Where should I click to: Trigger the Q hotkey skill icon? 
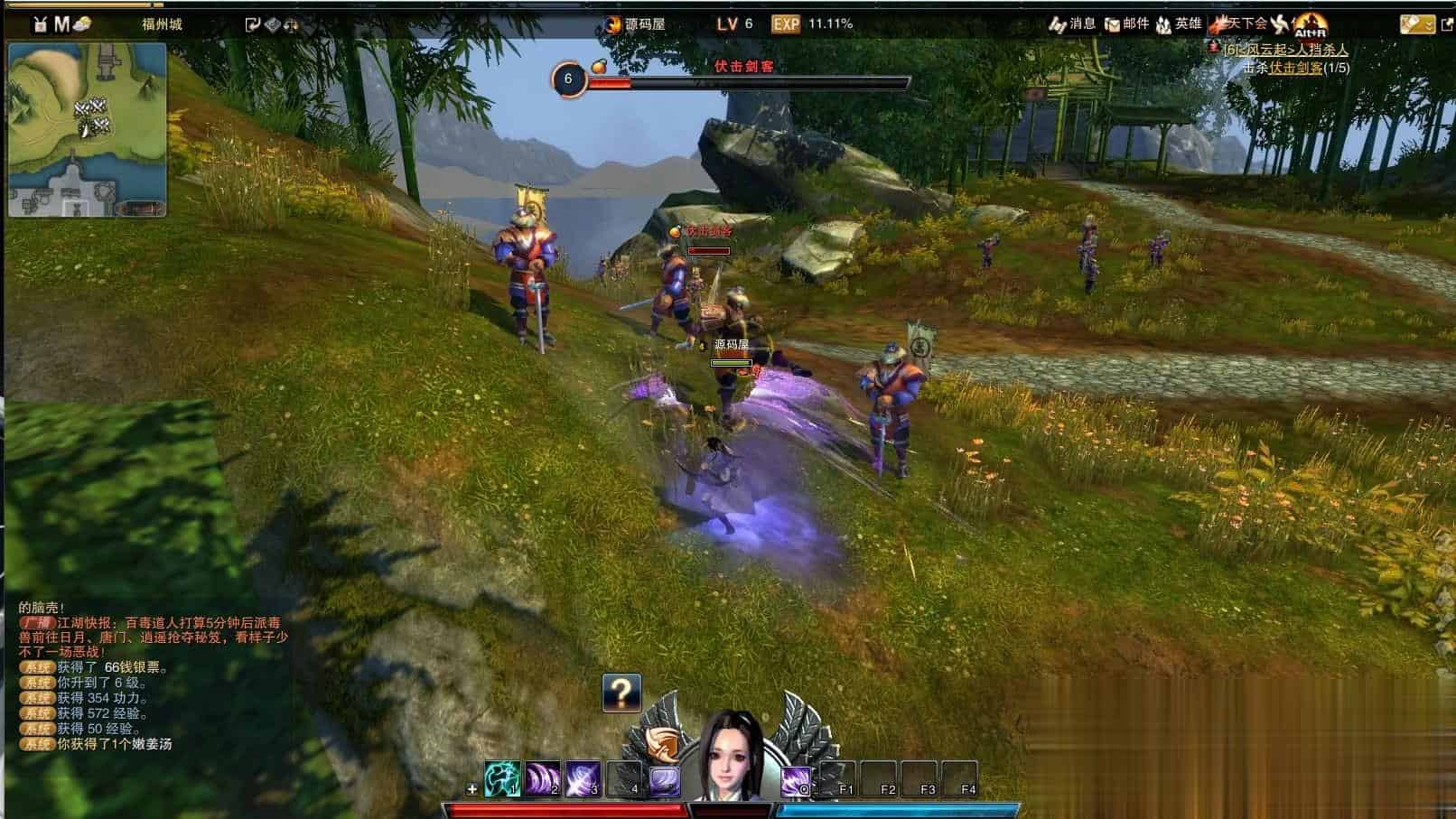pos(796,779)
